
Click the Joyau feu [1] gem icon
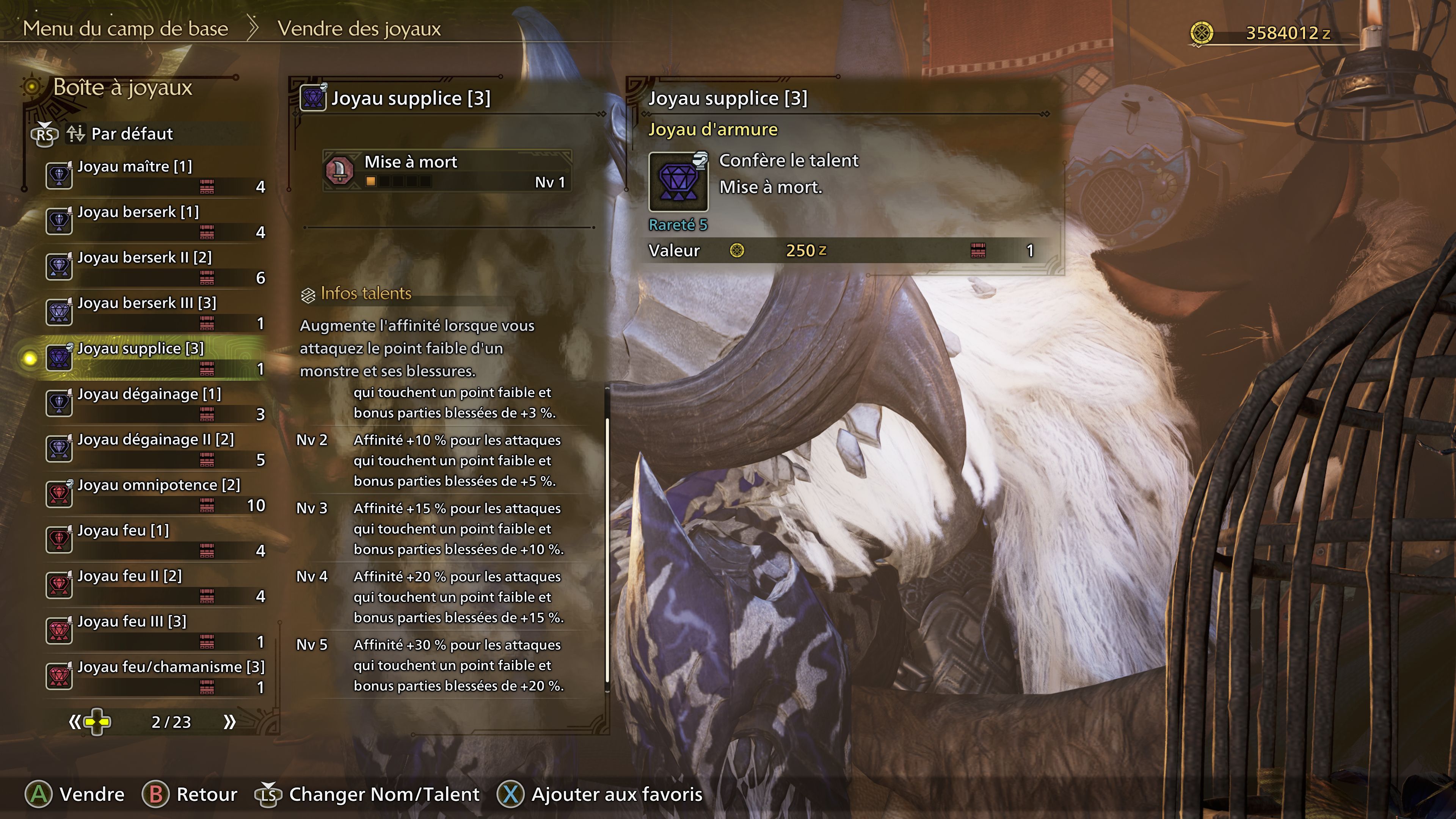pyautogui.click(x=59, y=539)
